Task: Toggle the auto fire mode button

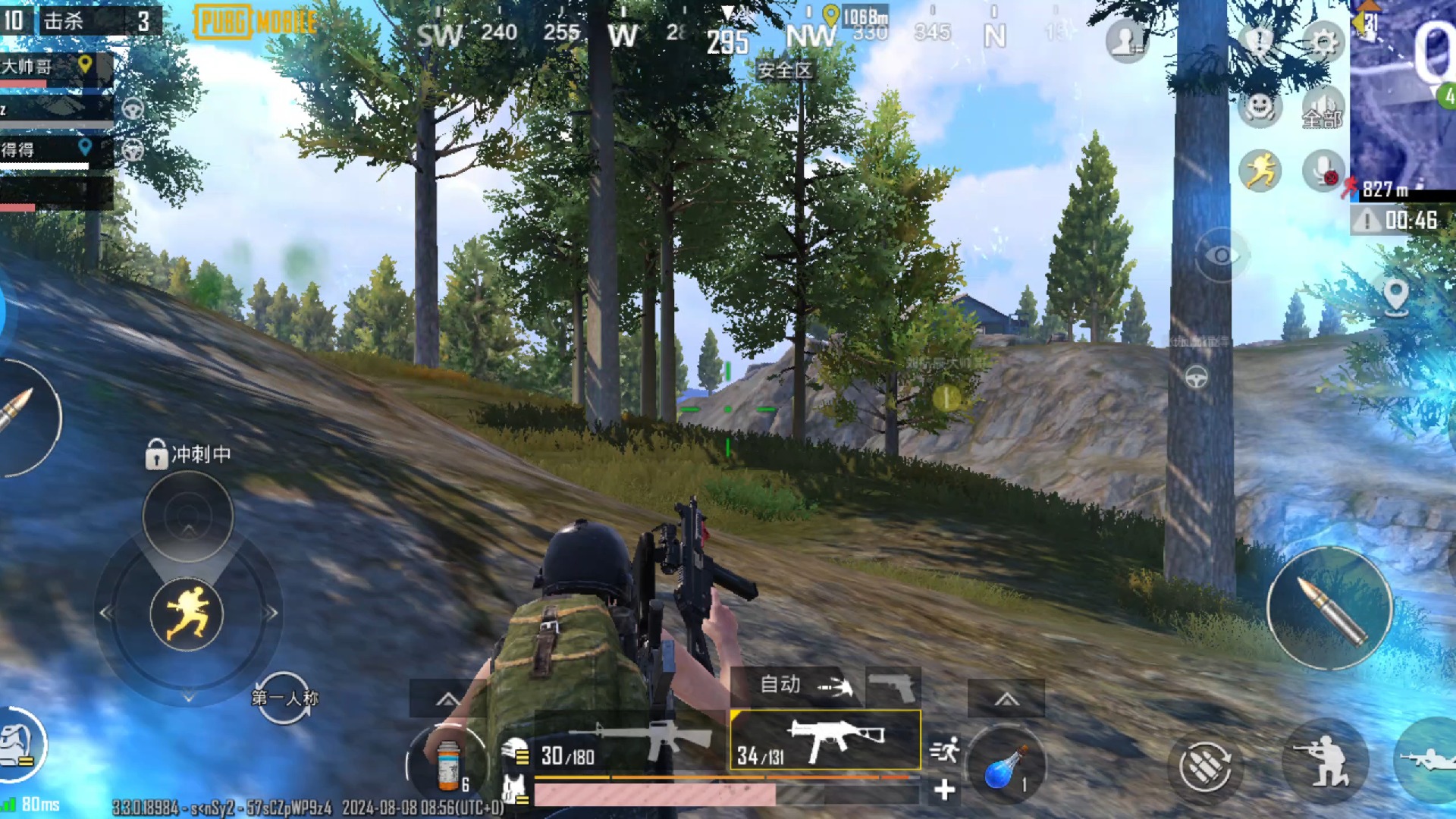Action: [x=805, y=686]
